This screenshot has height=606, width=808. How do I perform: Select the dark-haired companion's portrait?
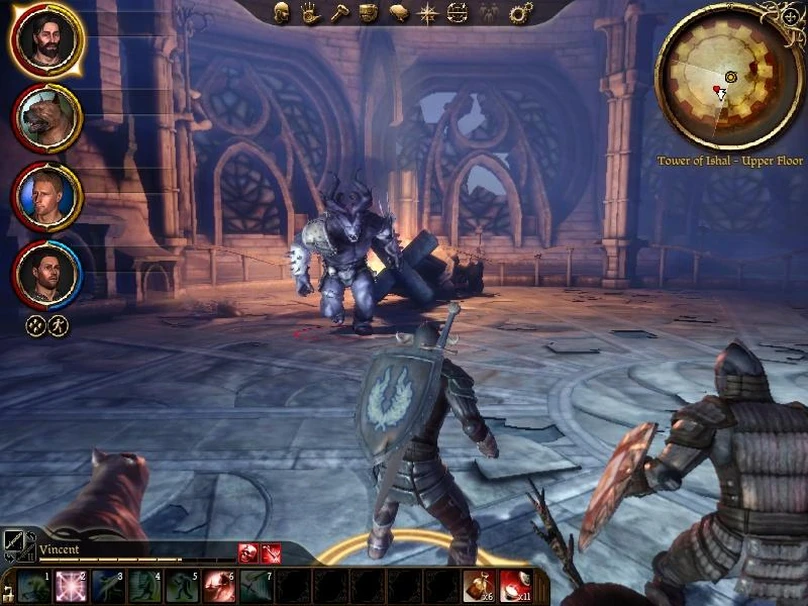click(46, 274)
